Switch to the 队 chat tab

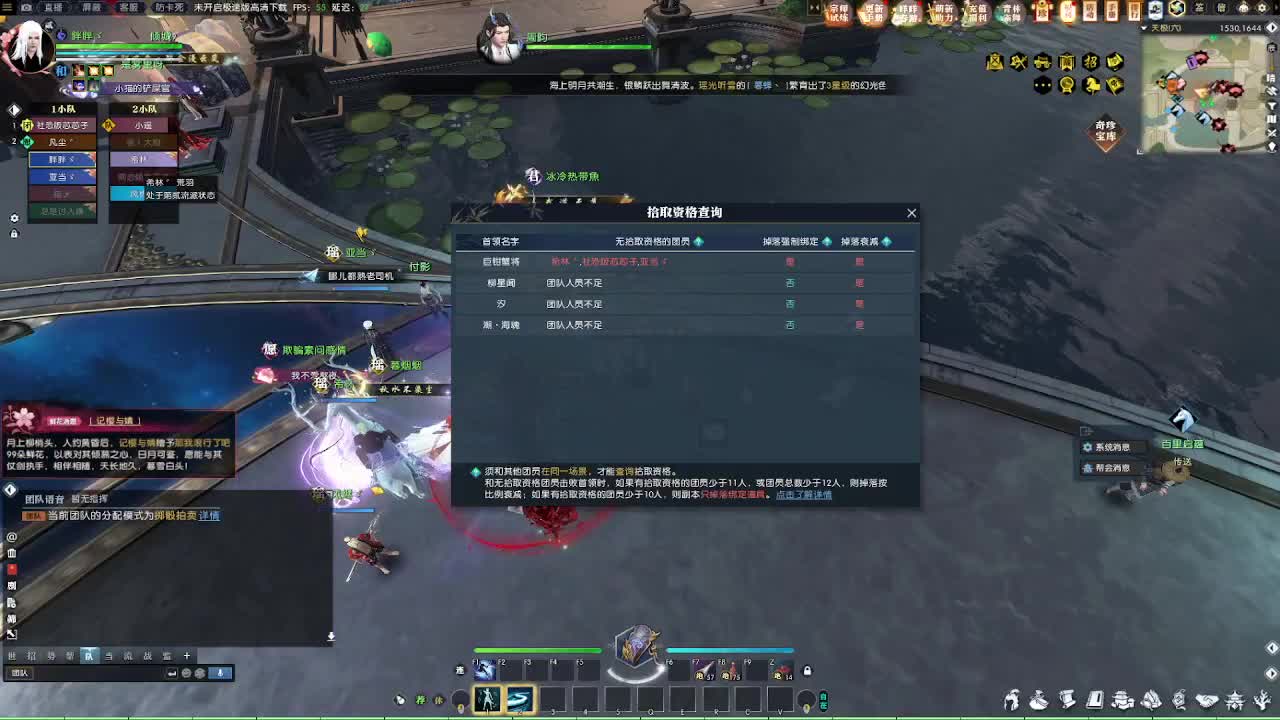click(90, 656)
